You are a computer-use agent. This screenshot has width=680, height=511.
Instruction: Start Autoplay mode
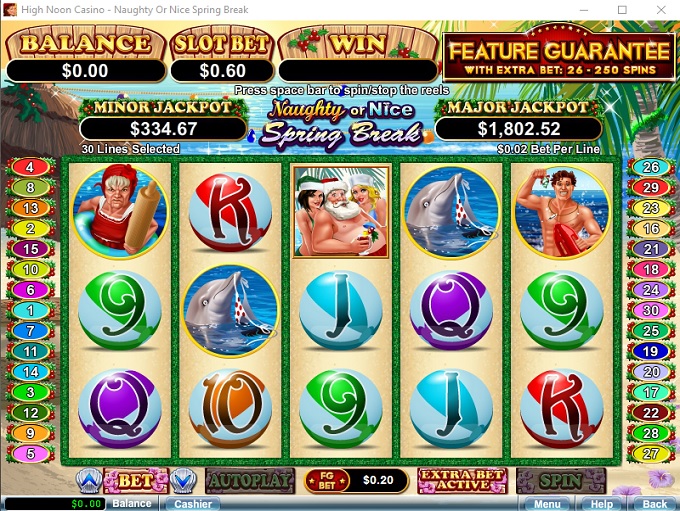coord(249,481)
